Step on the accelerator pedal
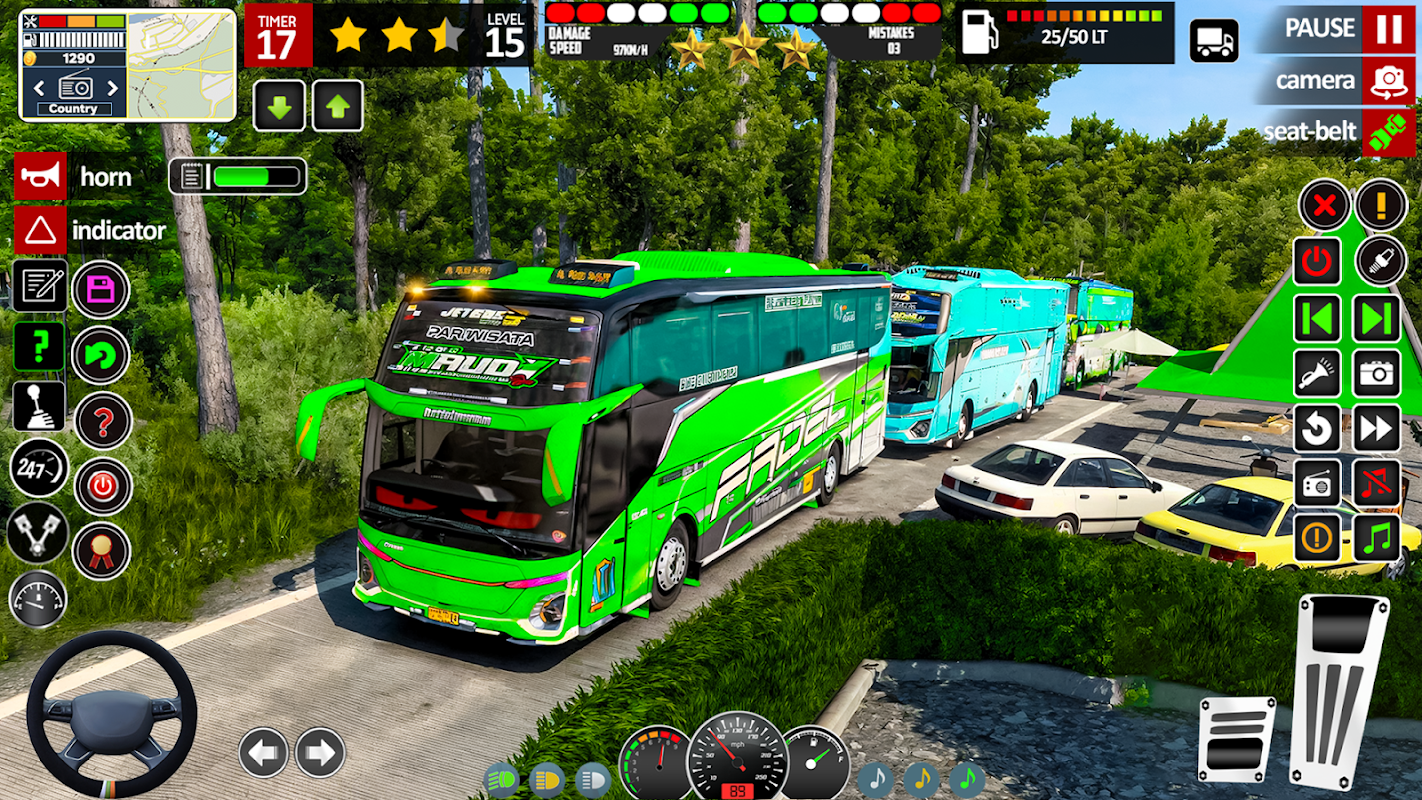This screenshot has width=1422, height=800. tap(1340, 690)
